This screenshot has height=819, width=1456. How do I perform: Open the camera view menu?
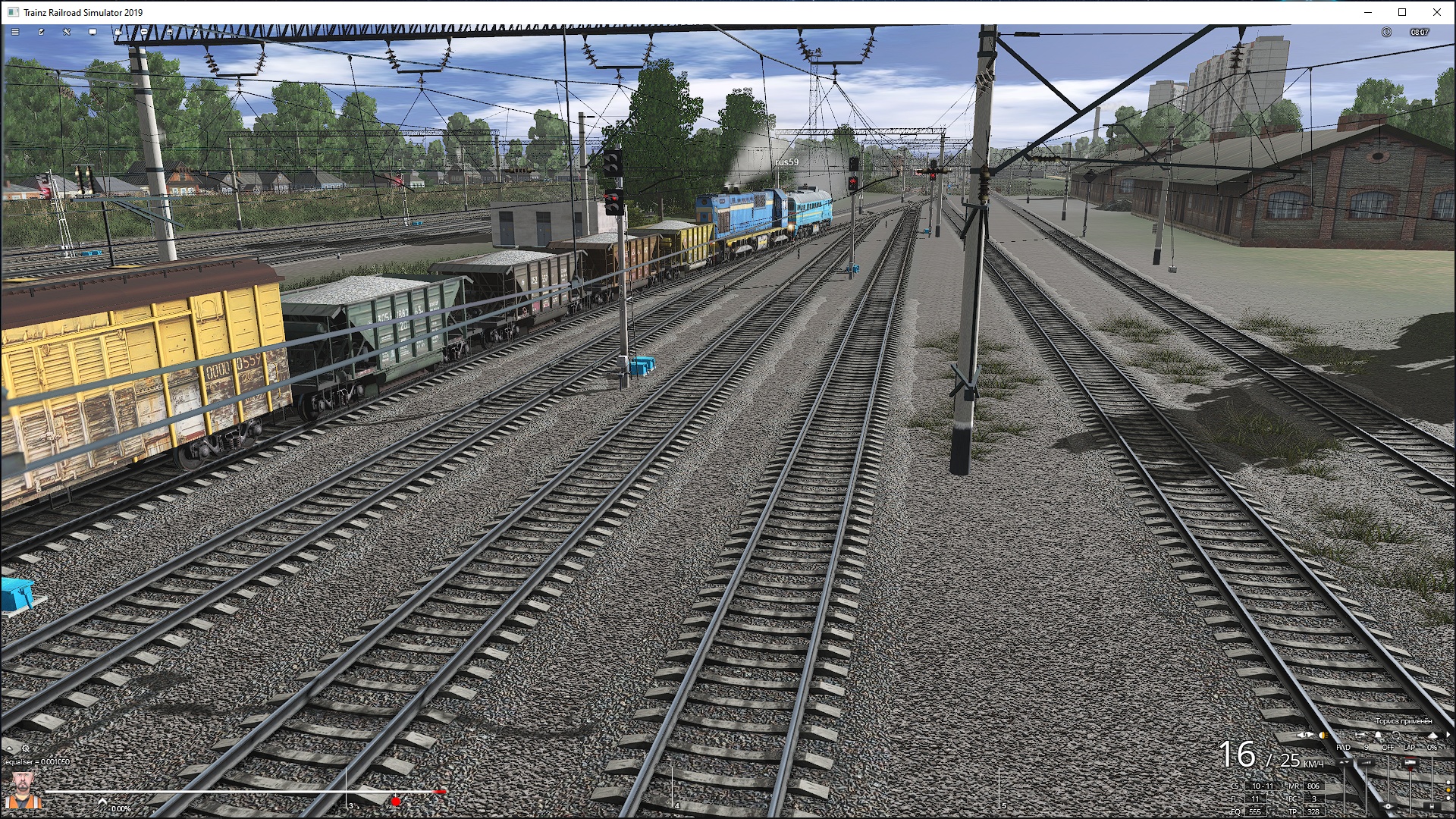(118, 32)
